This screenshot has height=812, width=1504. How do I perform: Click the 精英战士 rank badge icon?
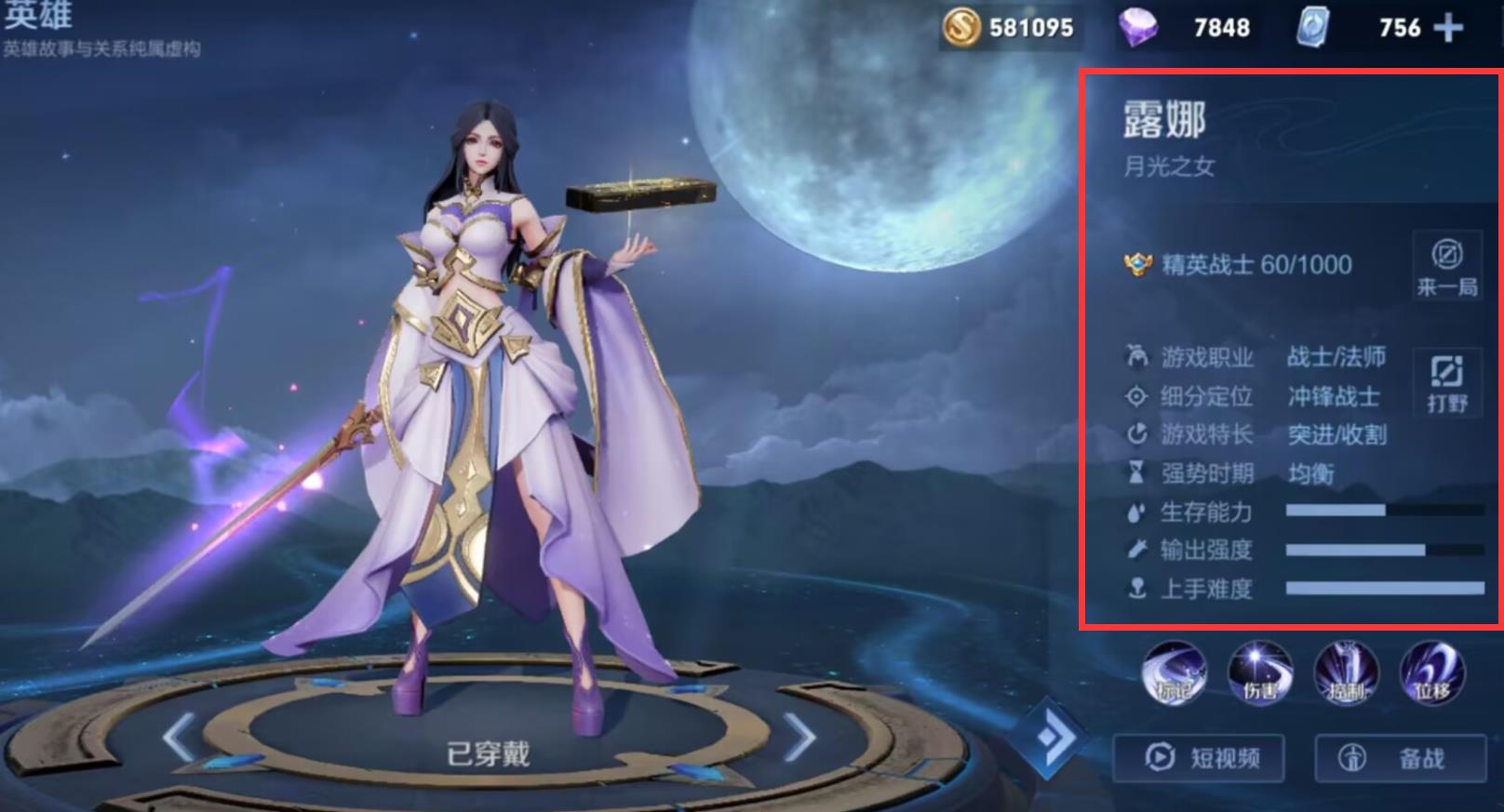point(1137,264)
